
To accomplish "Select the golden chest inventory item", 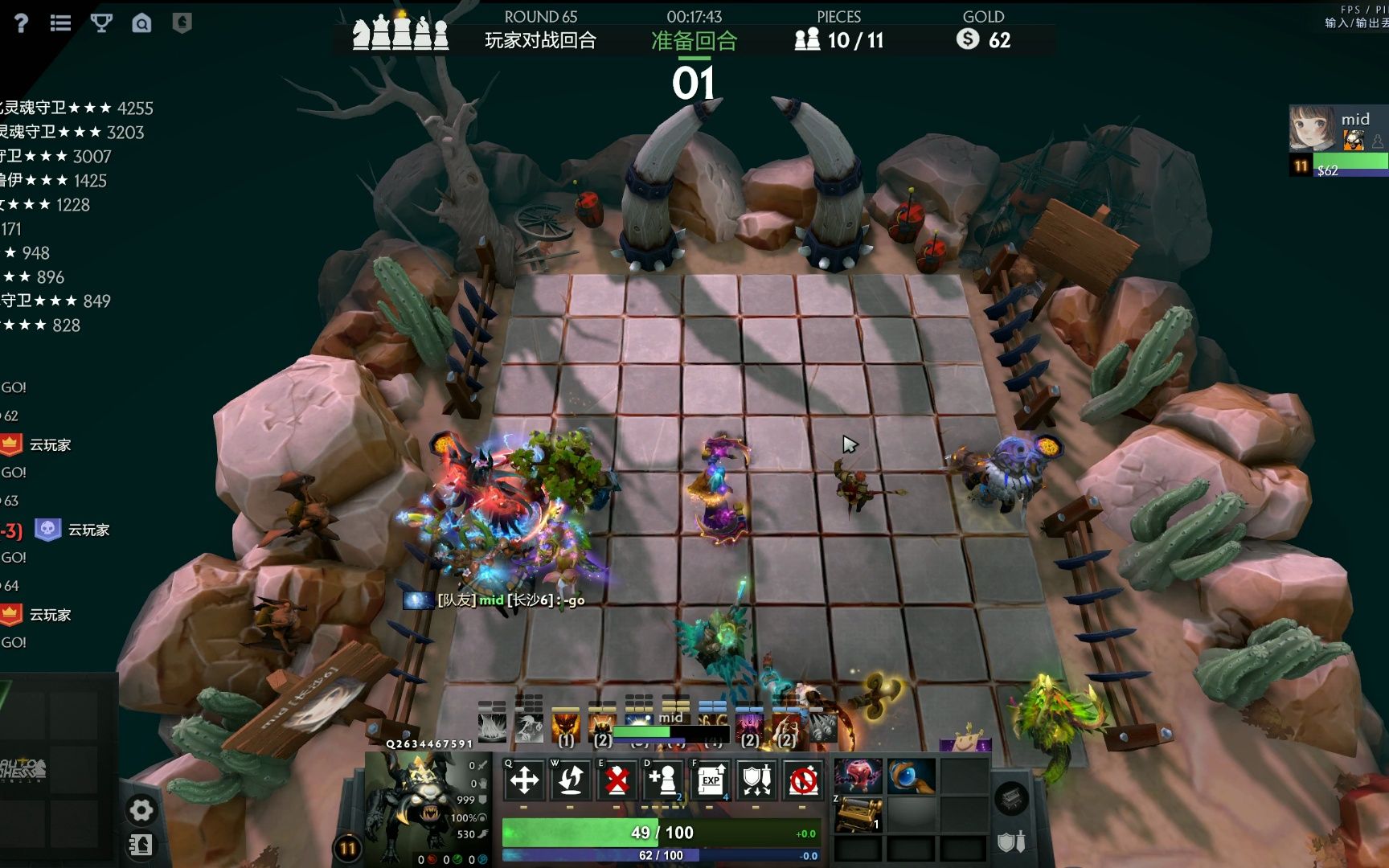I will click(x=858, y=814).
